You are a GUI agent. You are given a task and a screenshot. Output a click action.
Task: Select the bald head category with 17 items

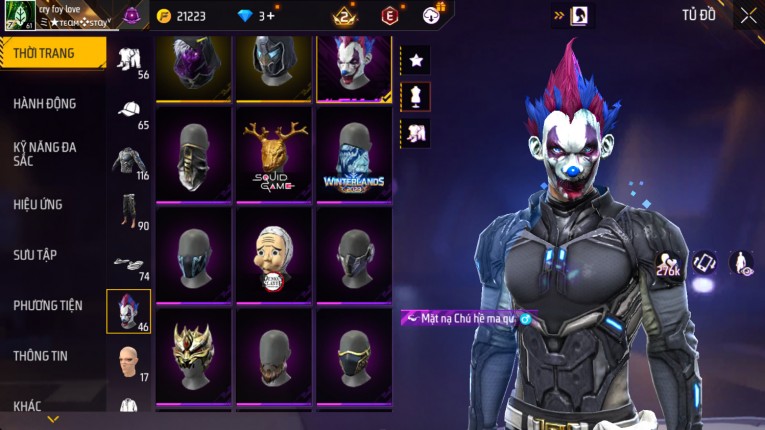click(129, 363)
